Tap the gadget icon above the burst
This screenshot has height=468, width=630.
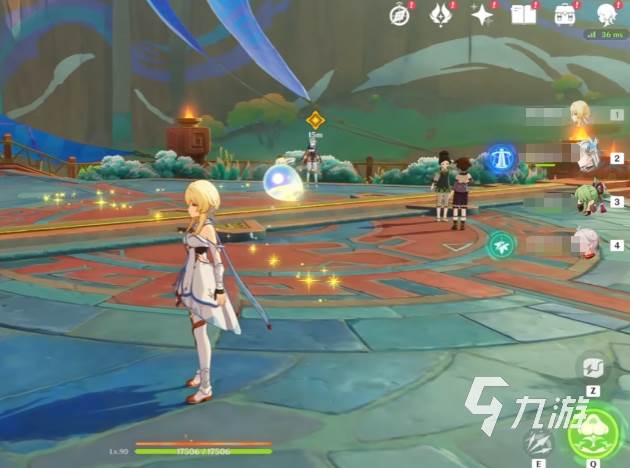pyautogui.click(x=592, y=366)
